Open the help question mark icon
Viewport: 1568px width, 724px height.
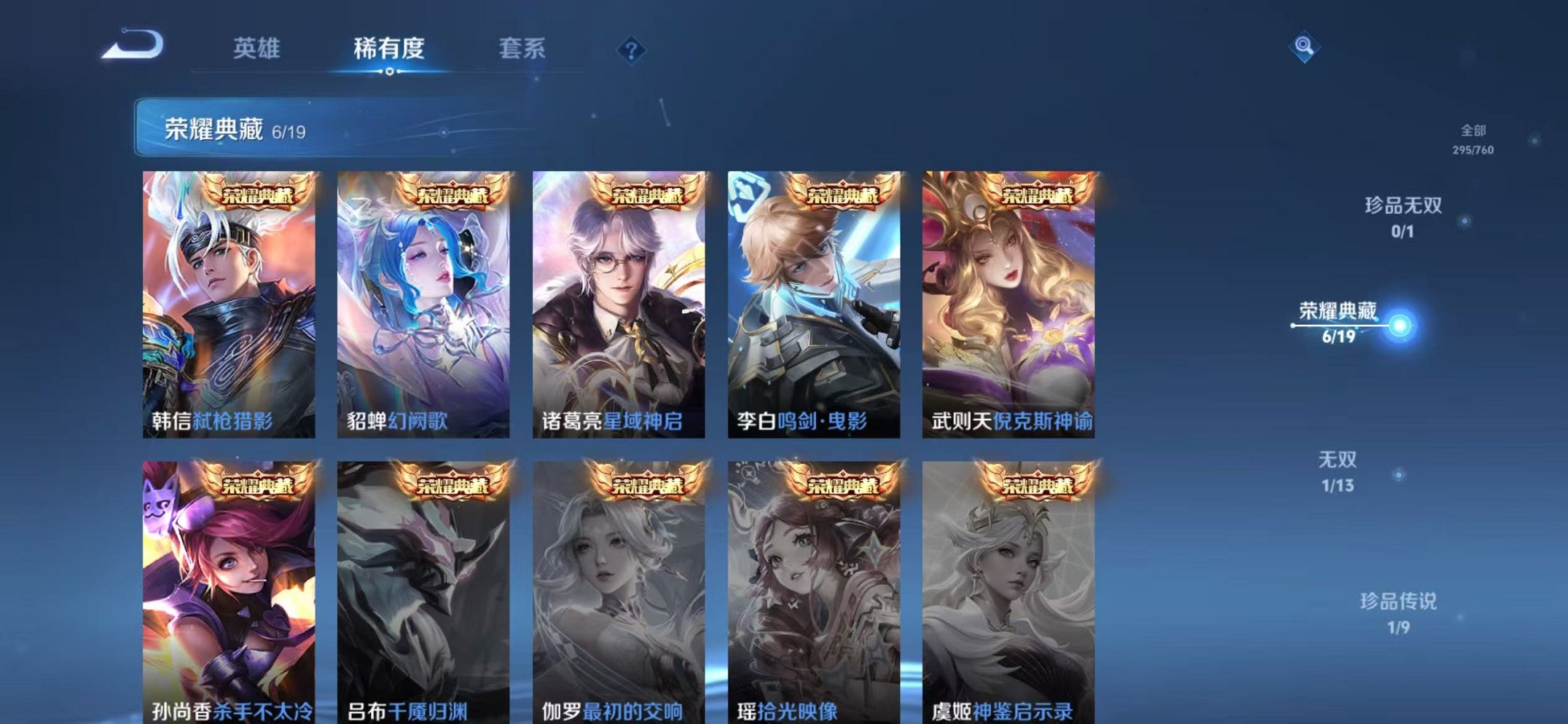click(631, 50)
